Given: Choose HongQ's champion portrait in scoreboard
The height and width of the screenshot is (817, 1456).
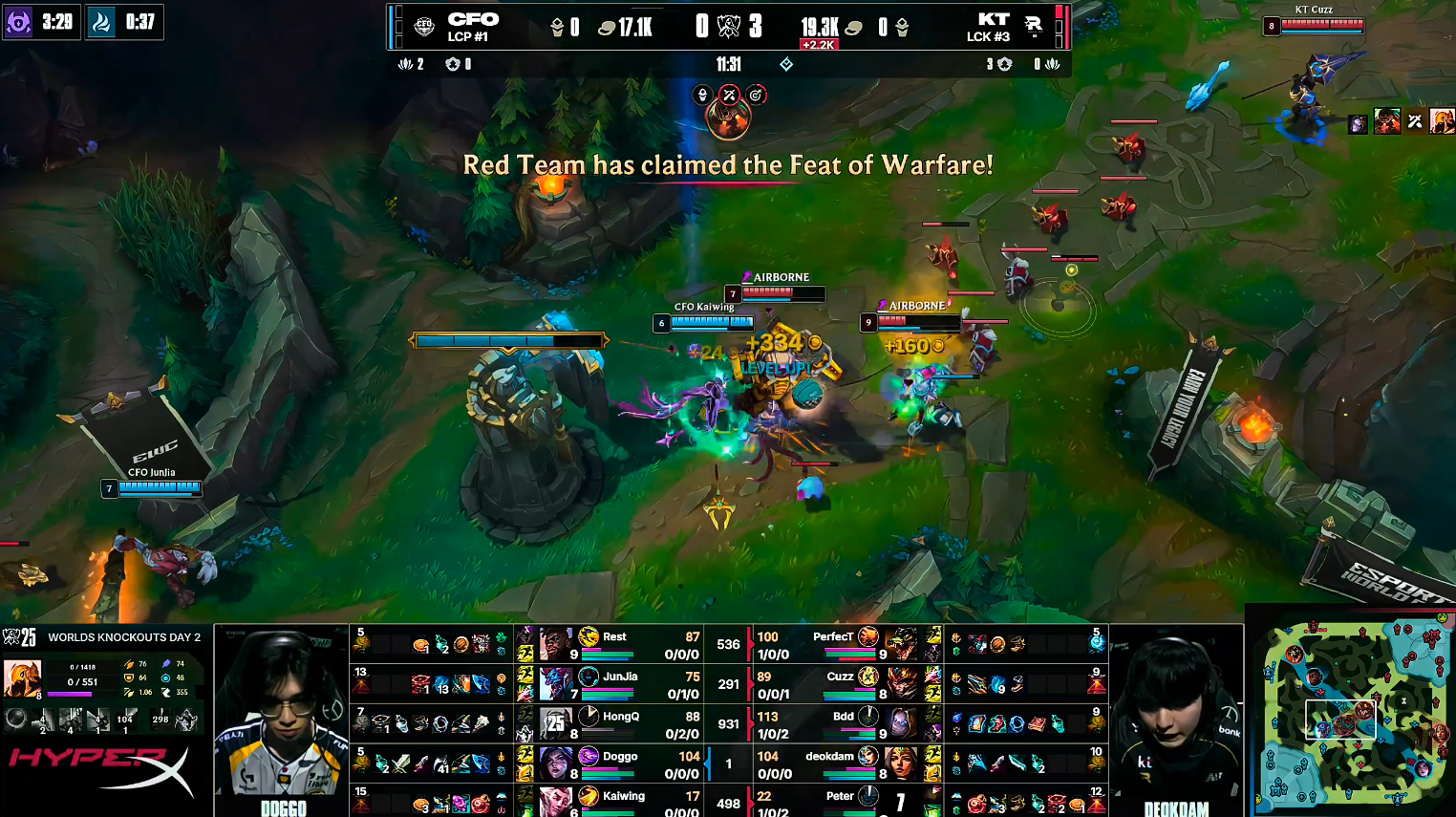Looking at the screenshot, I should click(555, 723).
